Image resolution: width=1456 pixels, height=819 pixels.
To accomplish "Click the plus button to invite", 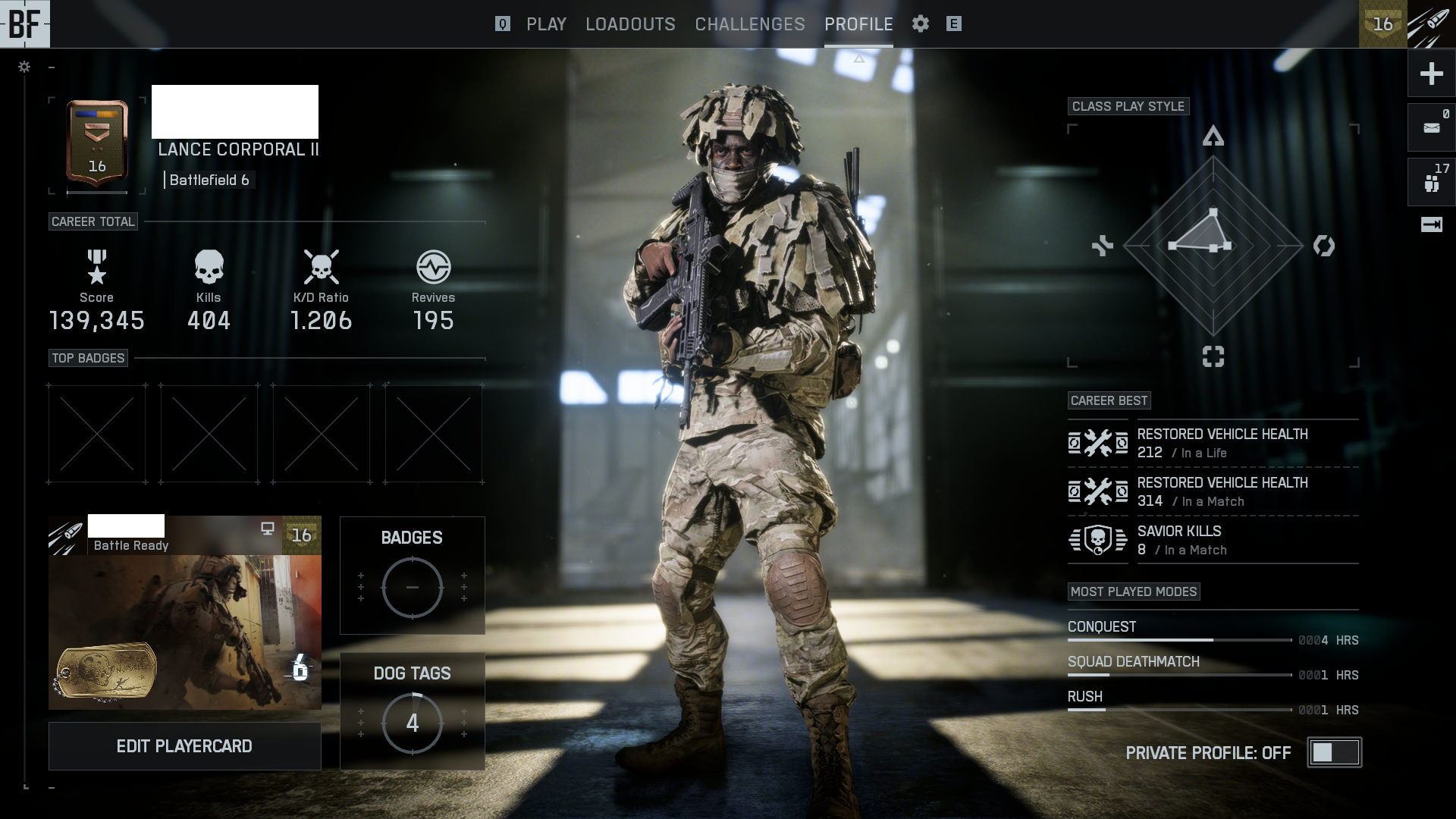I will coord(1431,74).
